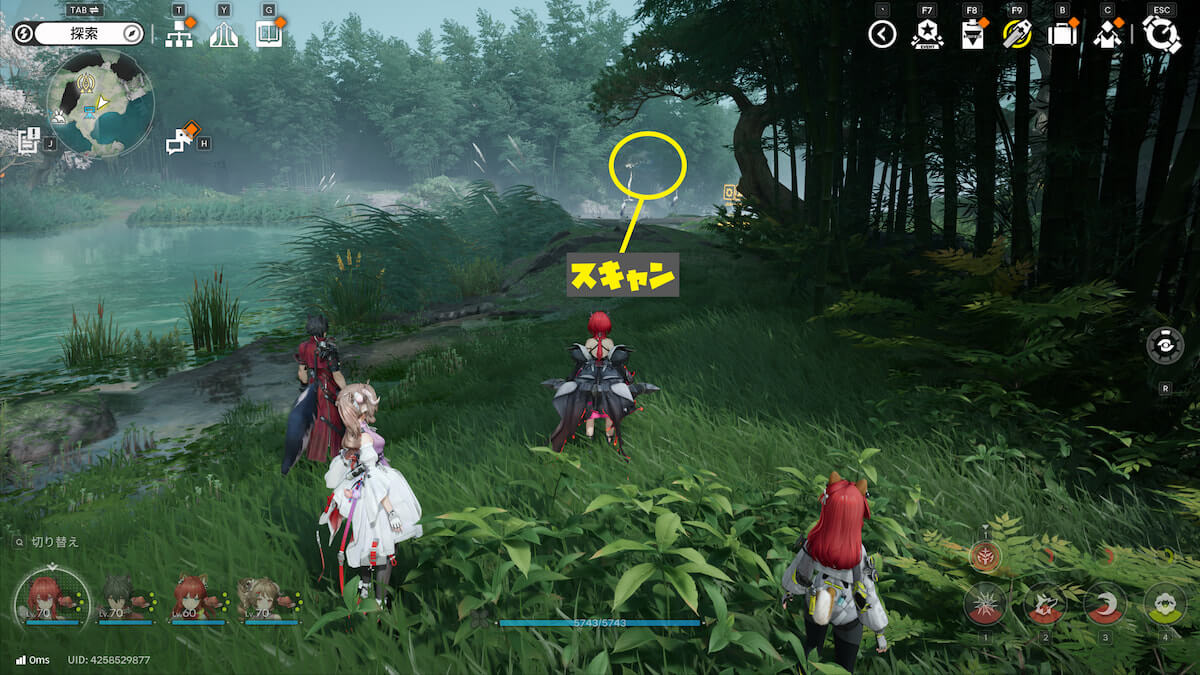
Task: Use the fourth skill with green creature
Action: click(x=1164, y=604)
